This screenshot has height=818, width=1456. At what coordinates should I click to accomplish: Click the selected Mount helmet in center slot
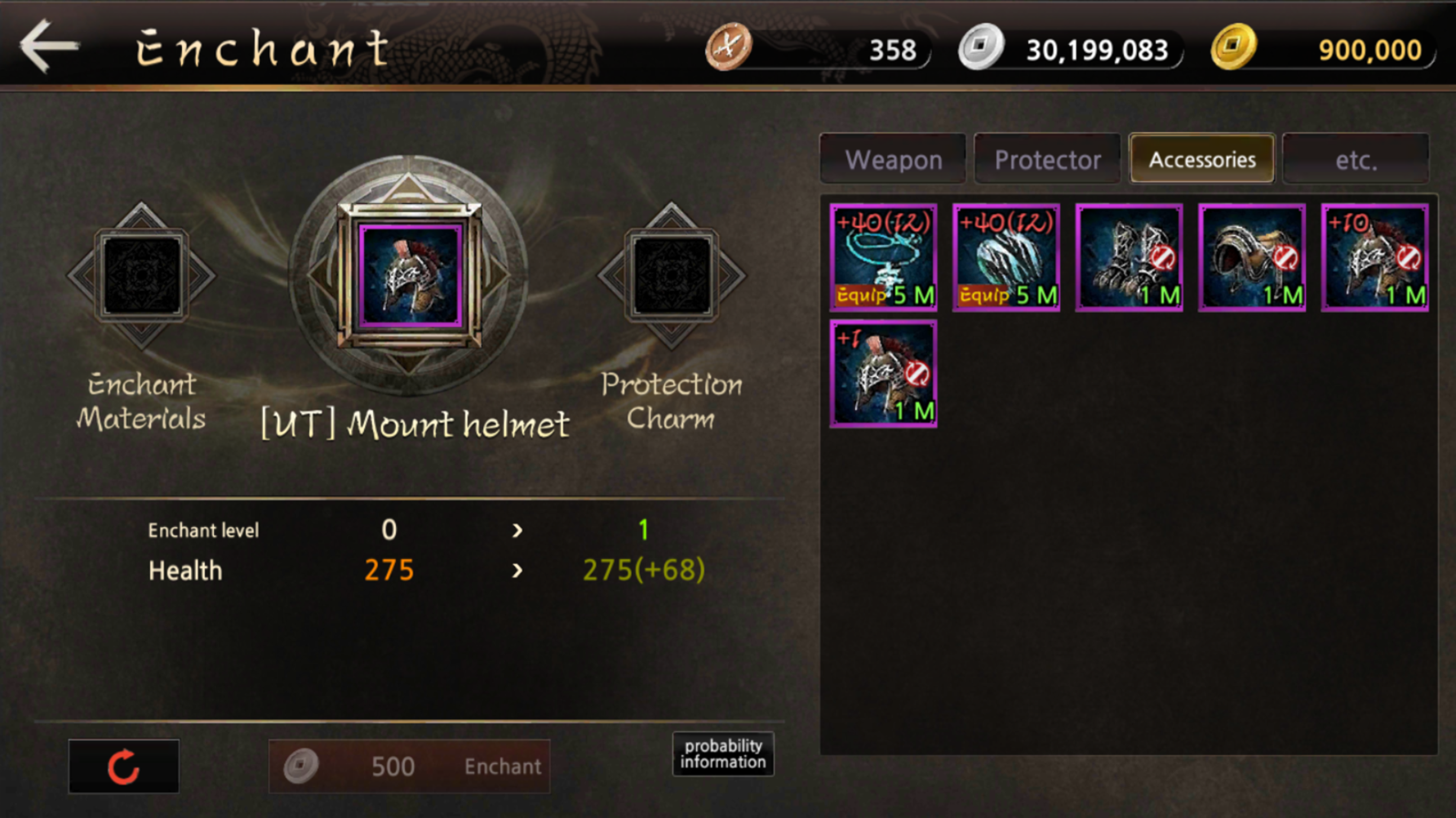click(410, 276)
